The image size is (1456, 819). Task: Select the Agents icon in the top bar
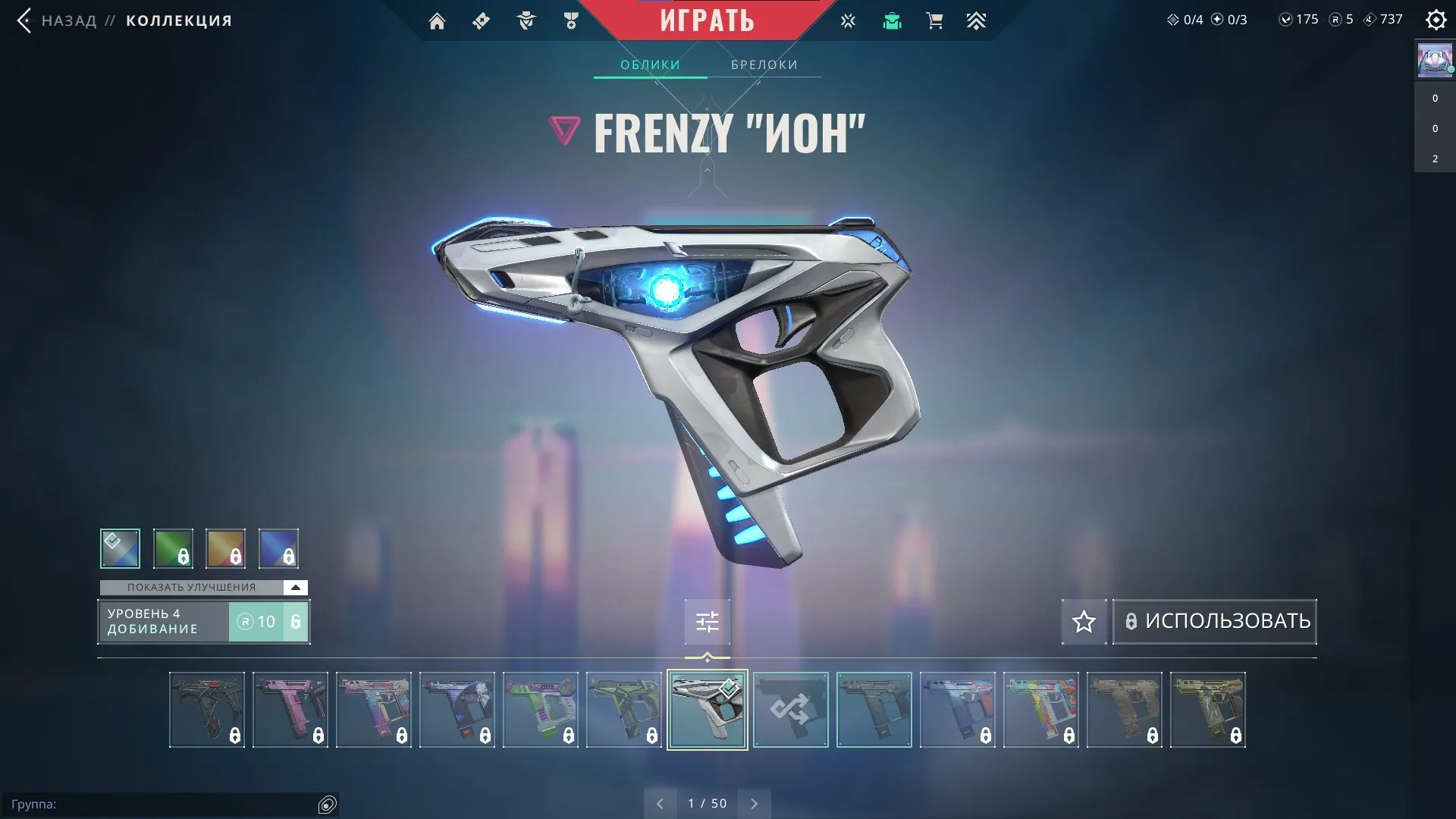coord(526,20)
